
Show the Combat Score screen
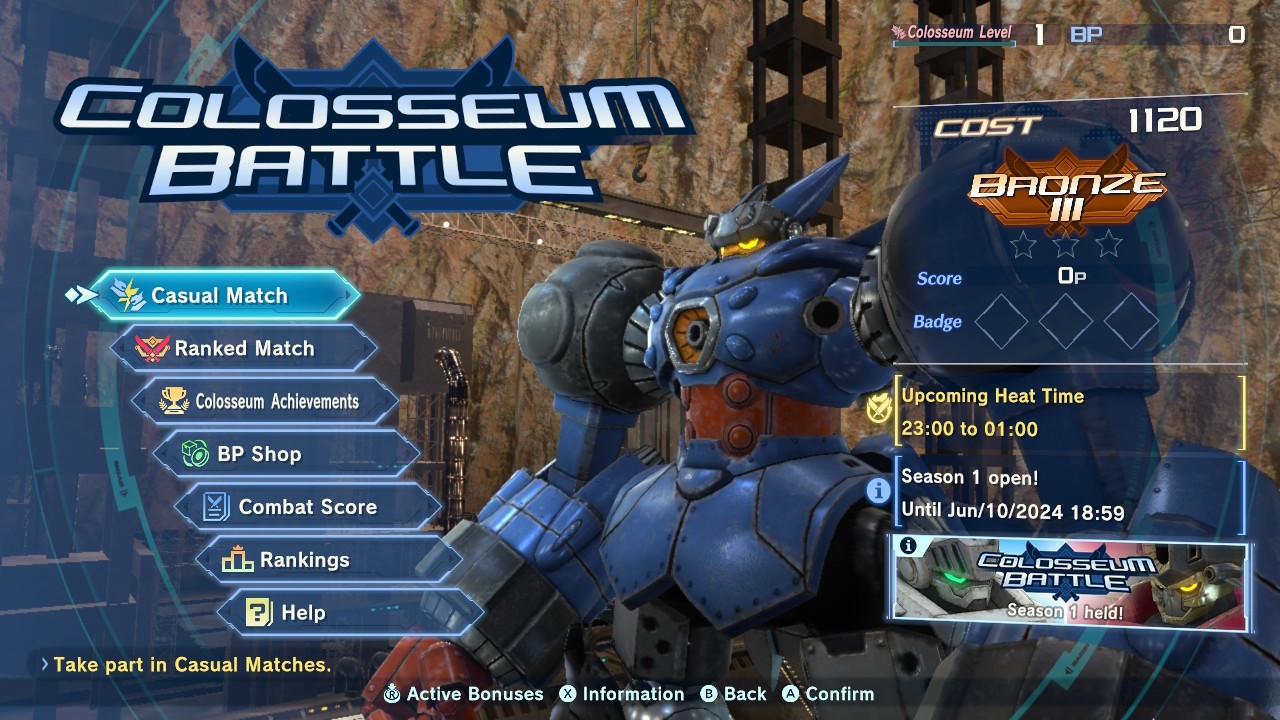tap(308, 507)
